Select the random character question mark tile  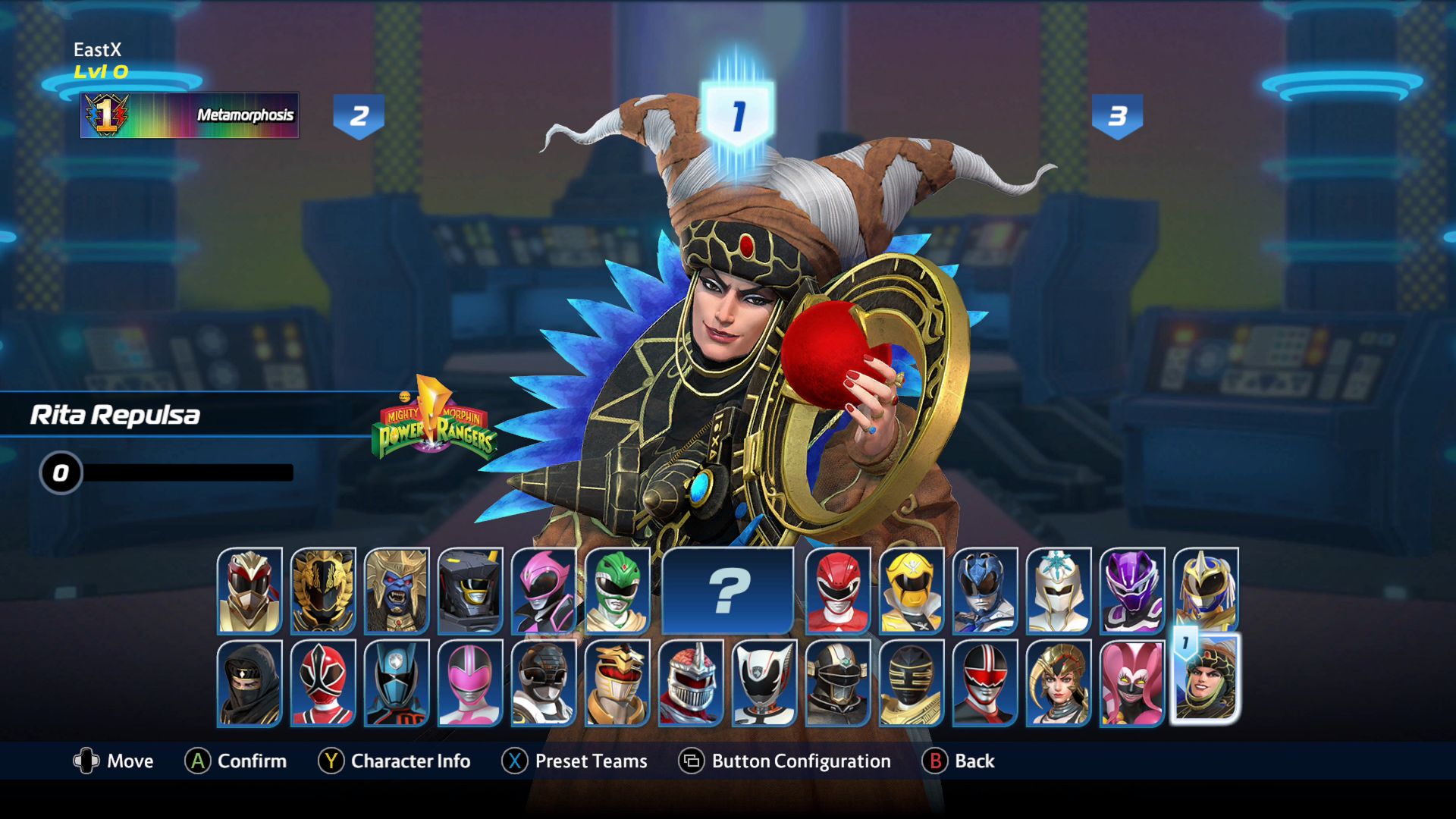[727, 591]
